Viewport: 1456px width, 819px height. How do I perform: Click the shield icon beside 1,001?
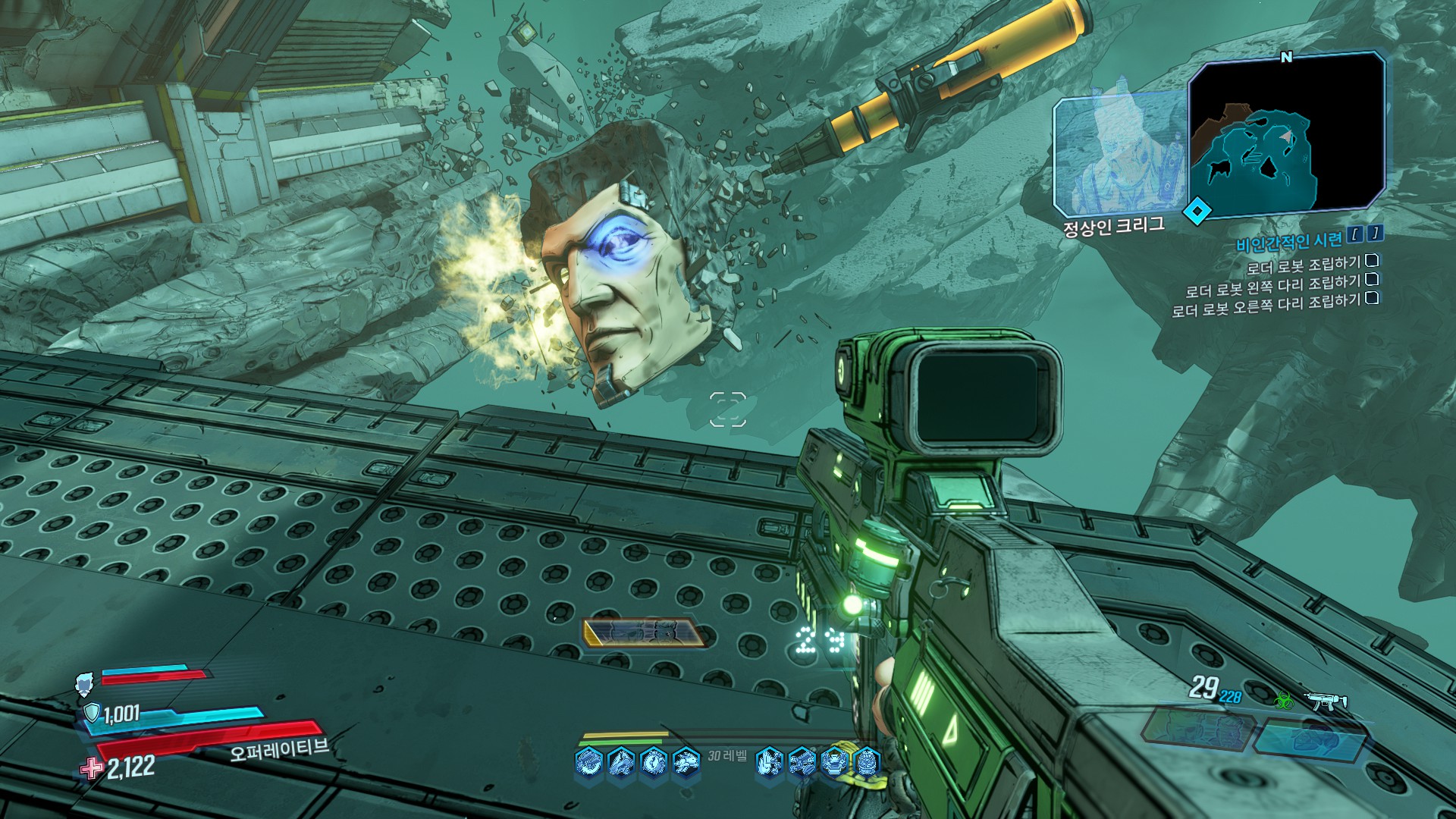(x=91, y=713)
